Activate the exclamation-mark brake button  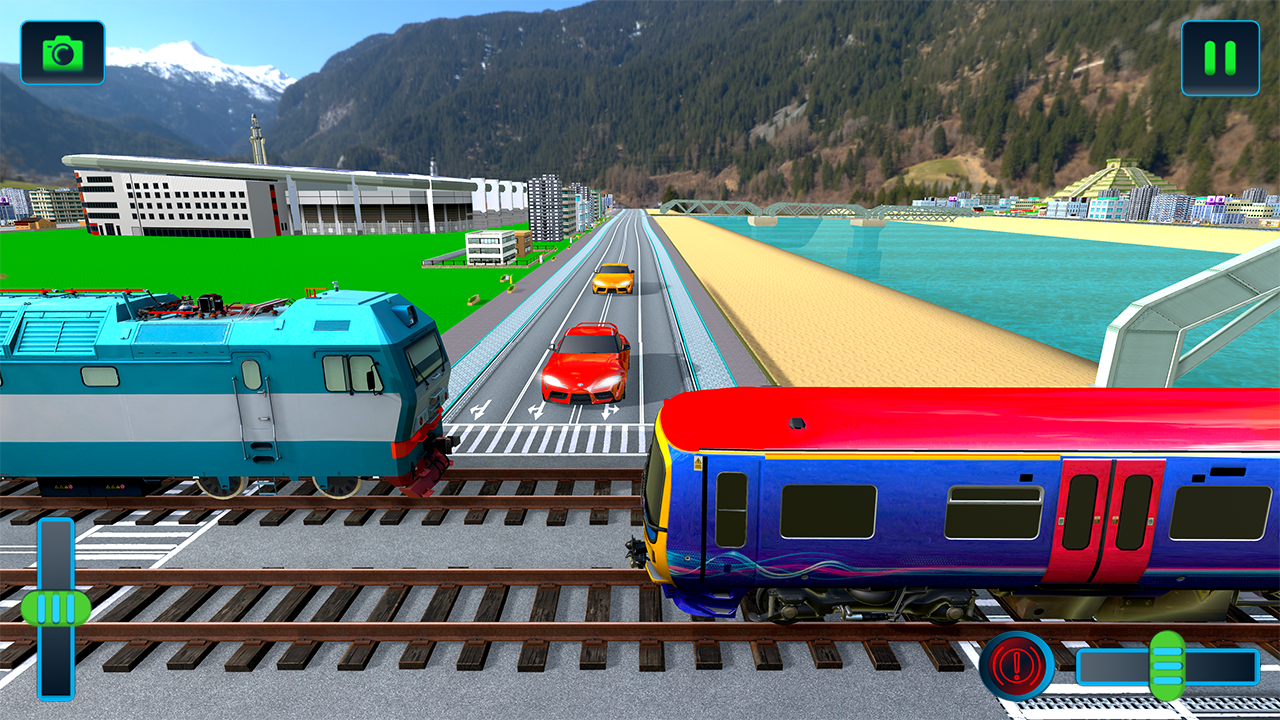point(1017,662)
